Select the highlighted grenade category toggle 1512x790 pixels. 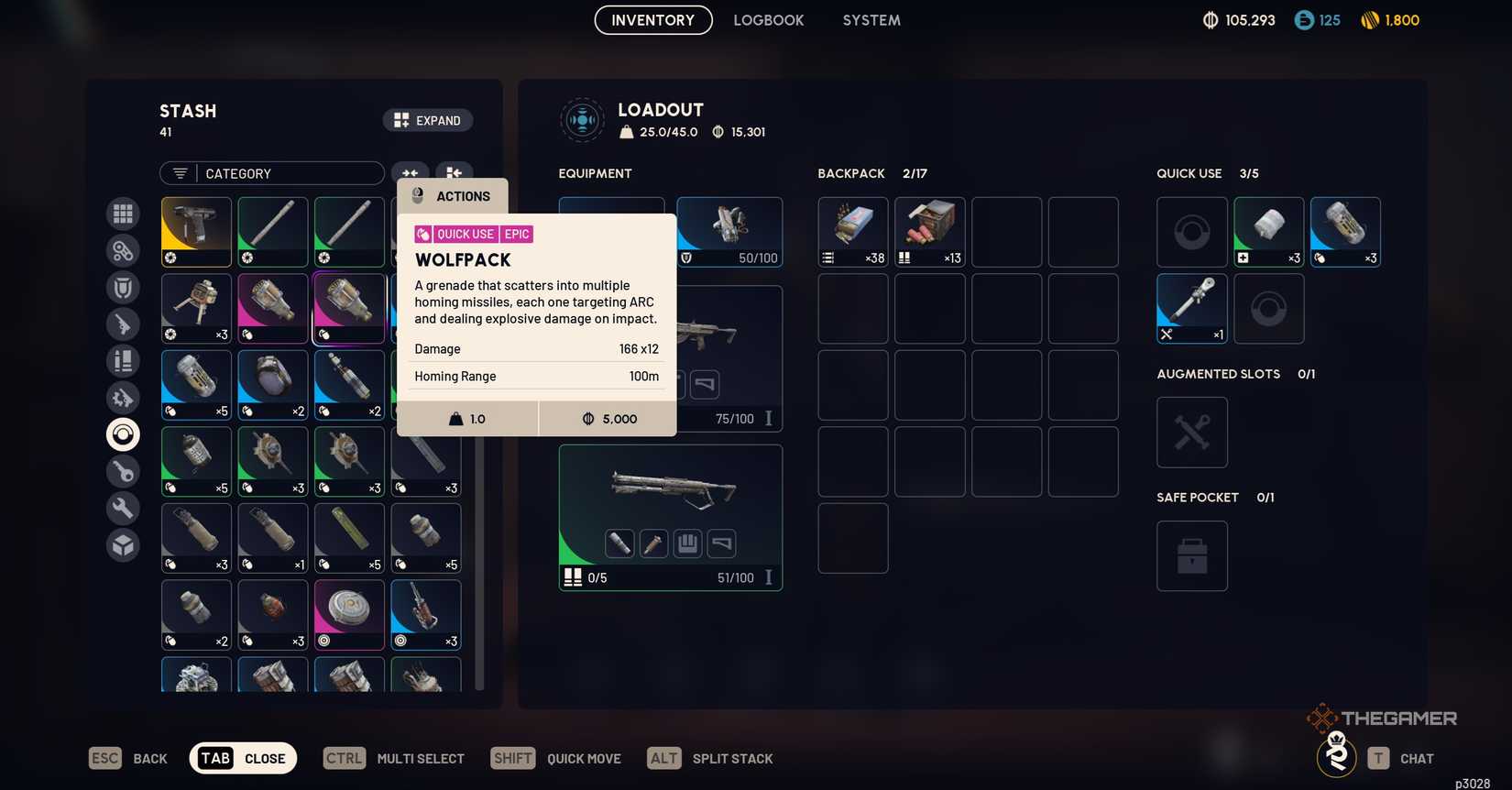pyautogui.click(x=123, y=433)
